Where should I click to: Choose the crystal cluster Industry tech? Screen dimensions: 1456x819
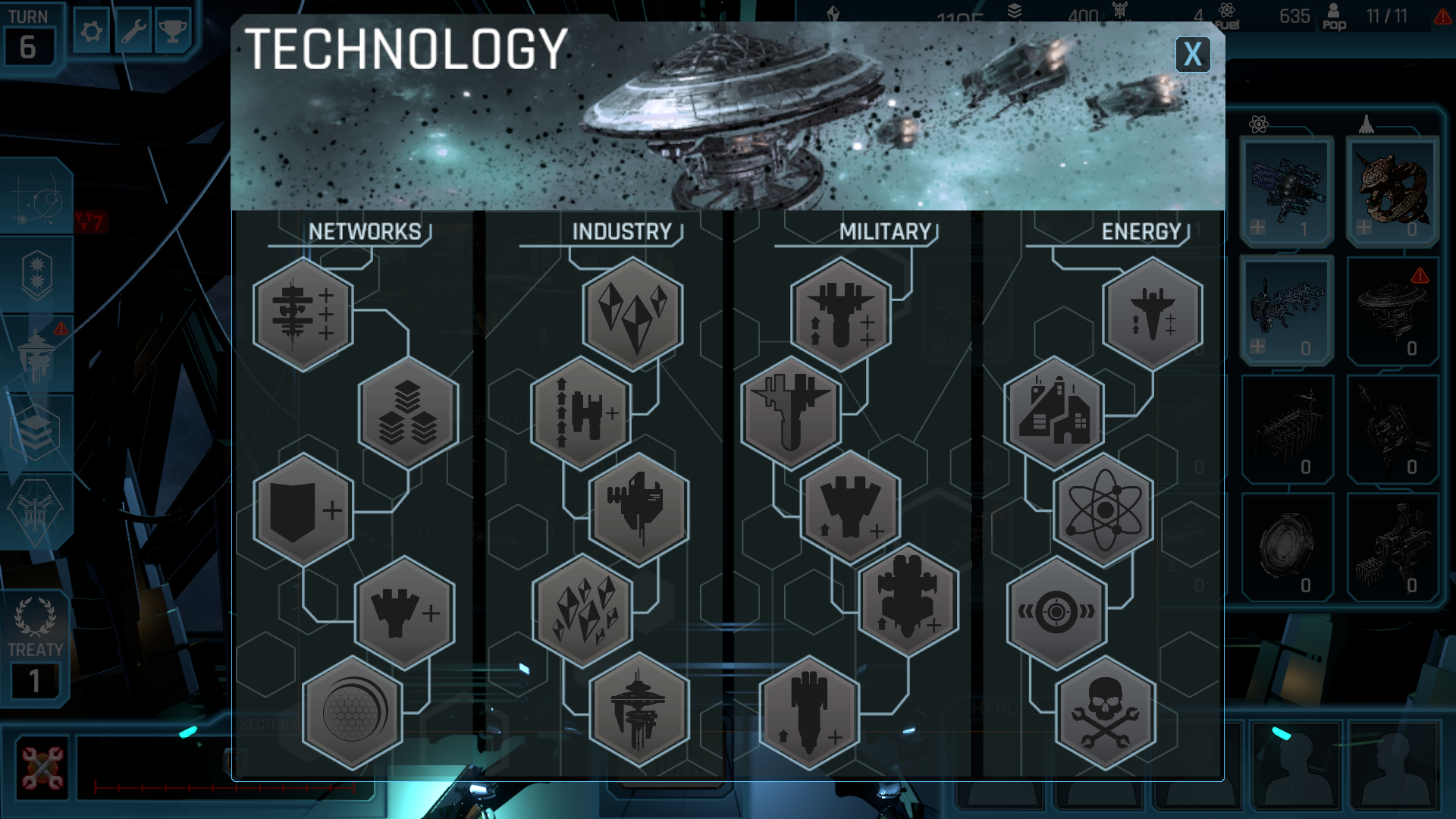click(582, 610)
